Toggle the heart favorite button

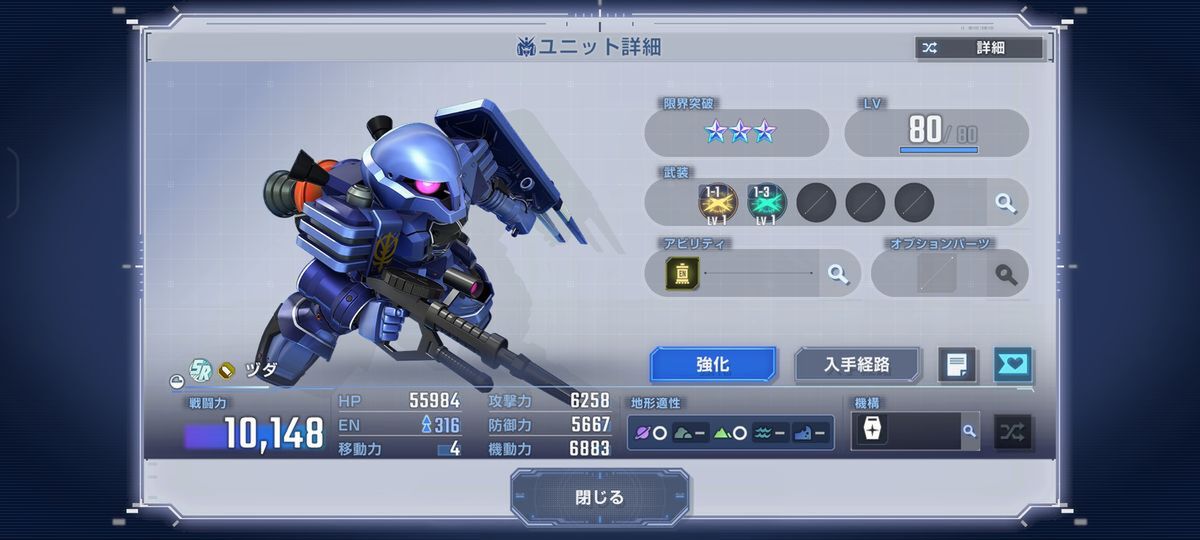click(1013, 365)
